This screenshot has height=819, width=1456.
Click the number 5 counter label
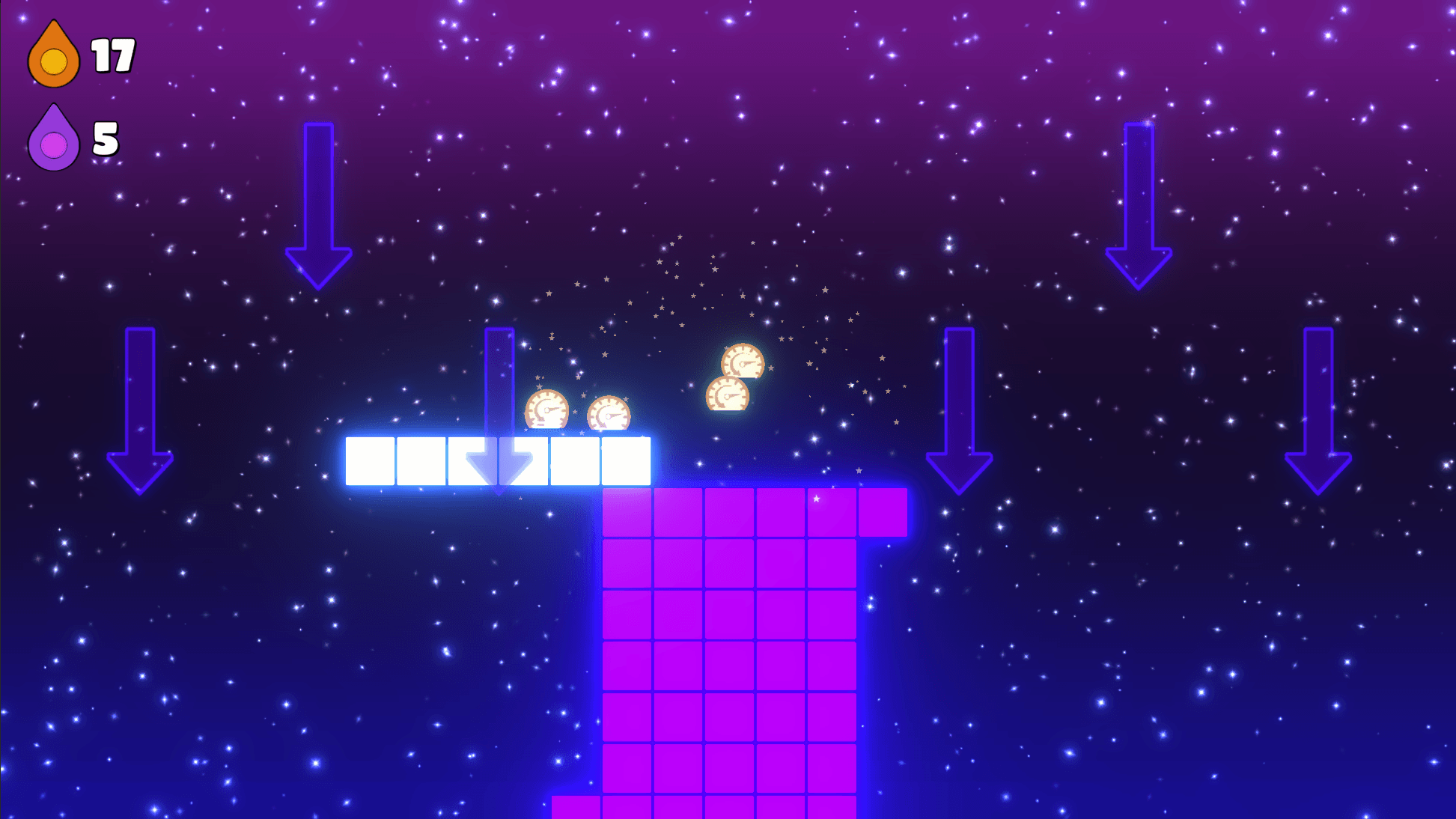tap(105, 138)
